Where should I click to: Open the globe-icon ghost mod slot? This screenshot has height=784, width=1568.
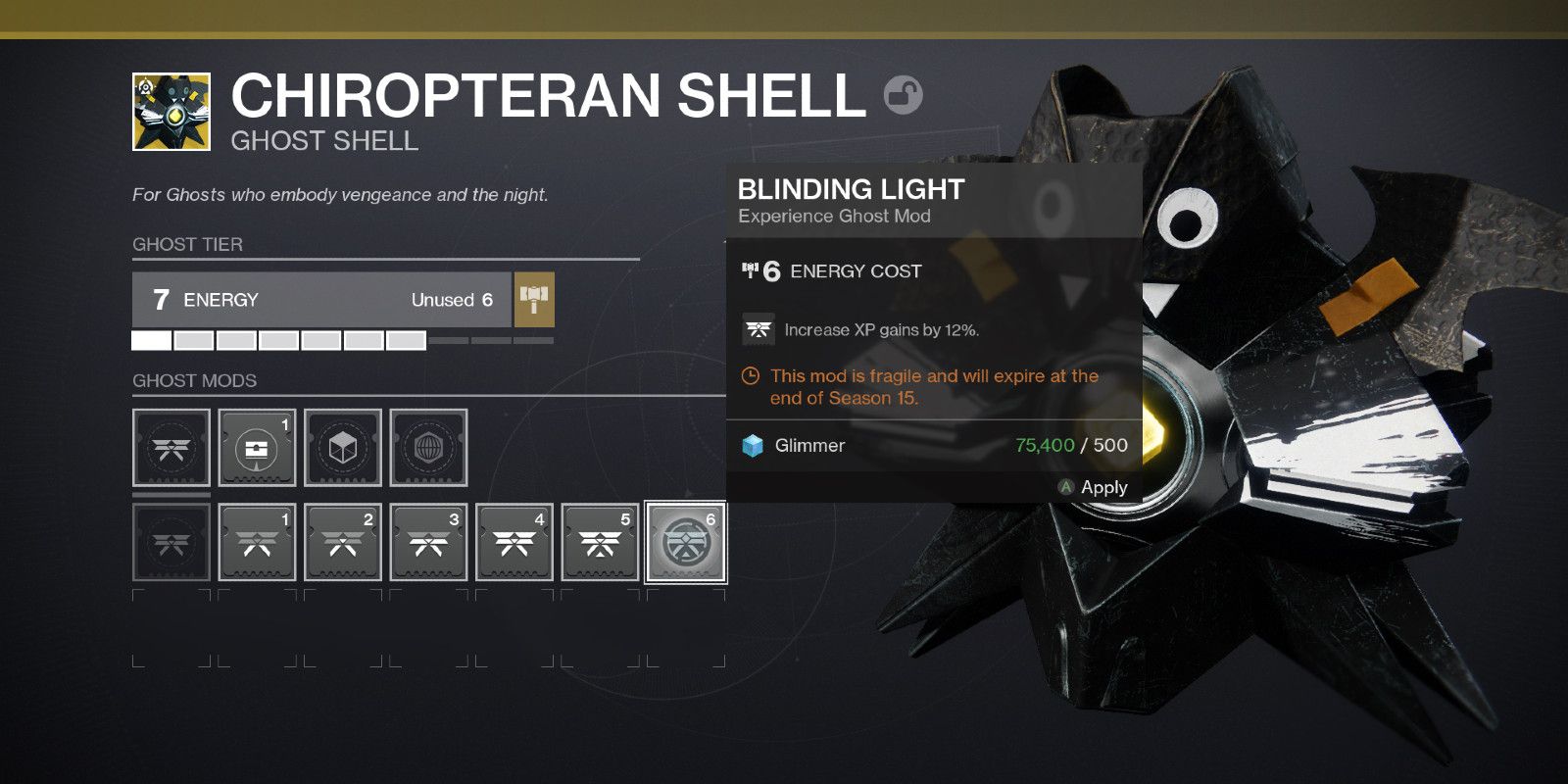tap(428, 448)
